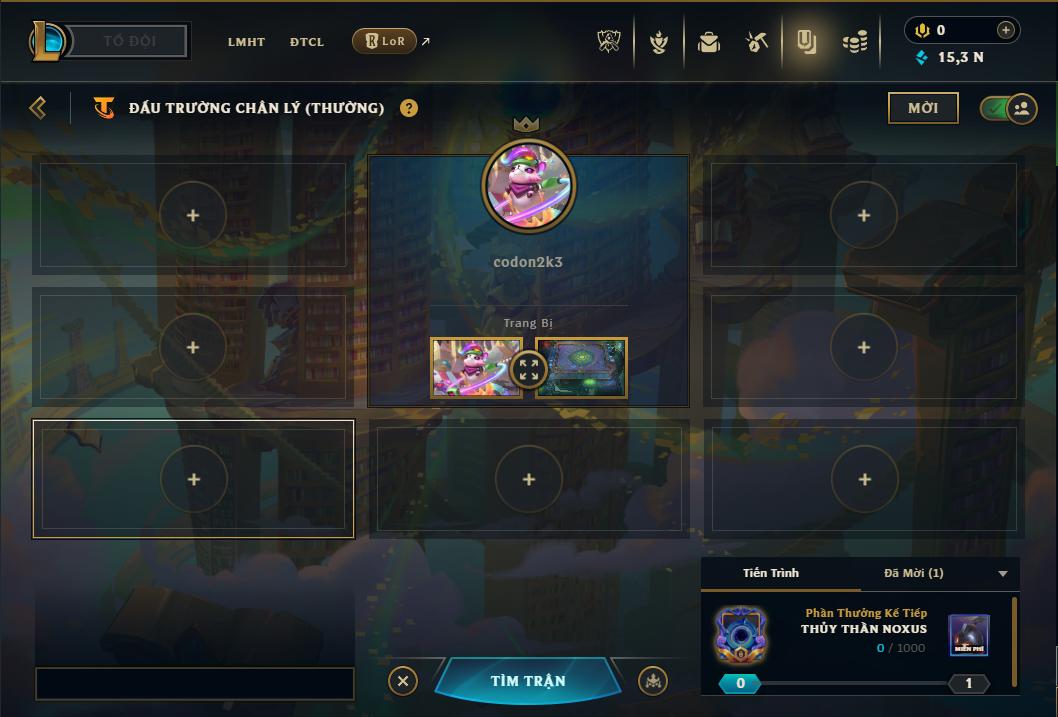This screenshot has width=1058, height=717.
Task: Click the expand arrows between equipment thumbnails
Action: click(529, 369)
